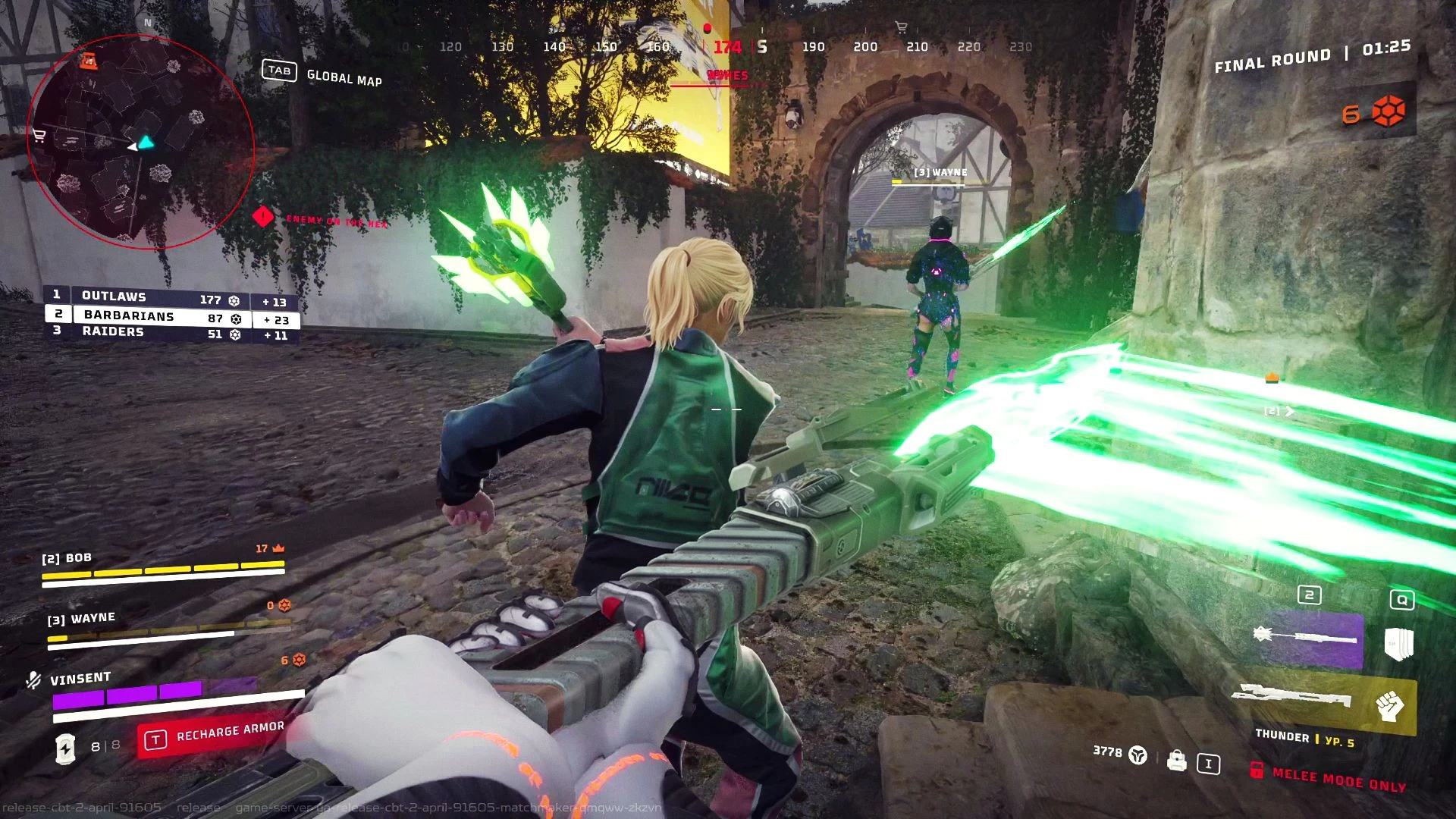Click the shop cart icon on compass
1456x819 pixels.
tap(901, 28)
